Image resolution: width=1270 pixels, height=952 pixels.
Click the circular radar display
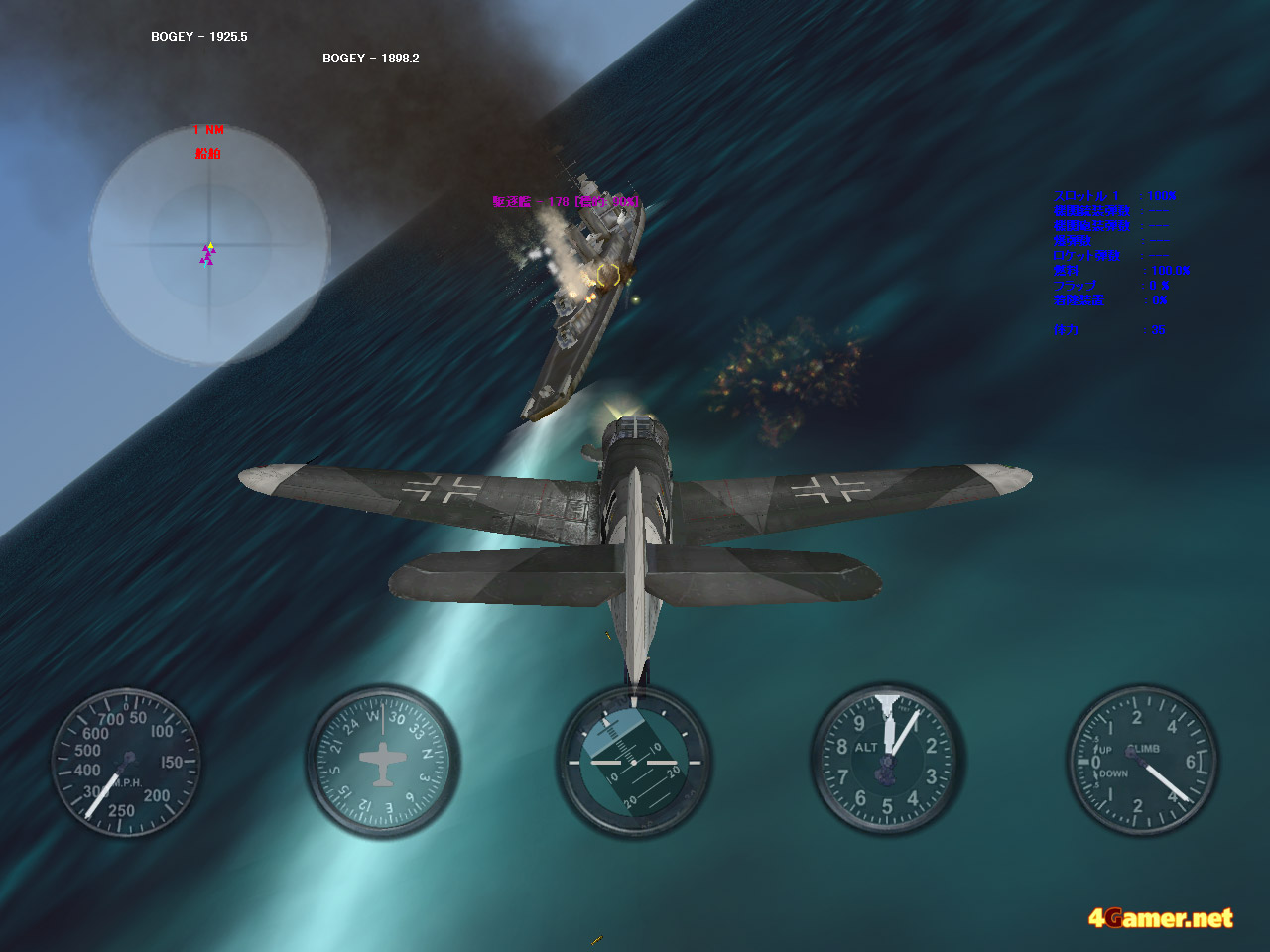tap(209, 244)
